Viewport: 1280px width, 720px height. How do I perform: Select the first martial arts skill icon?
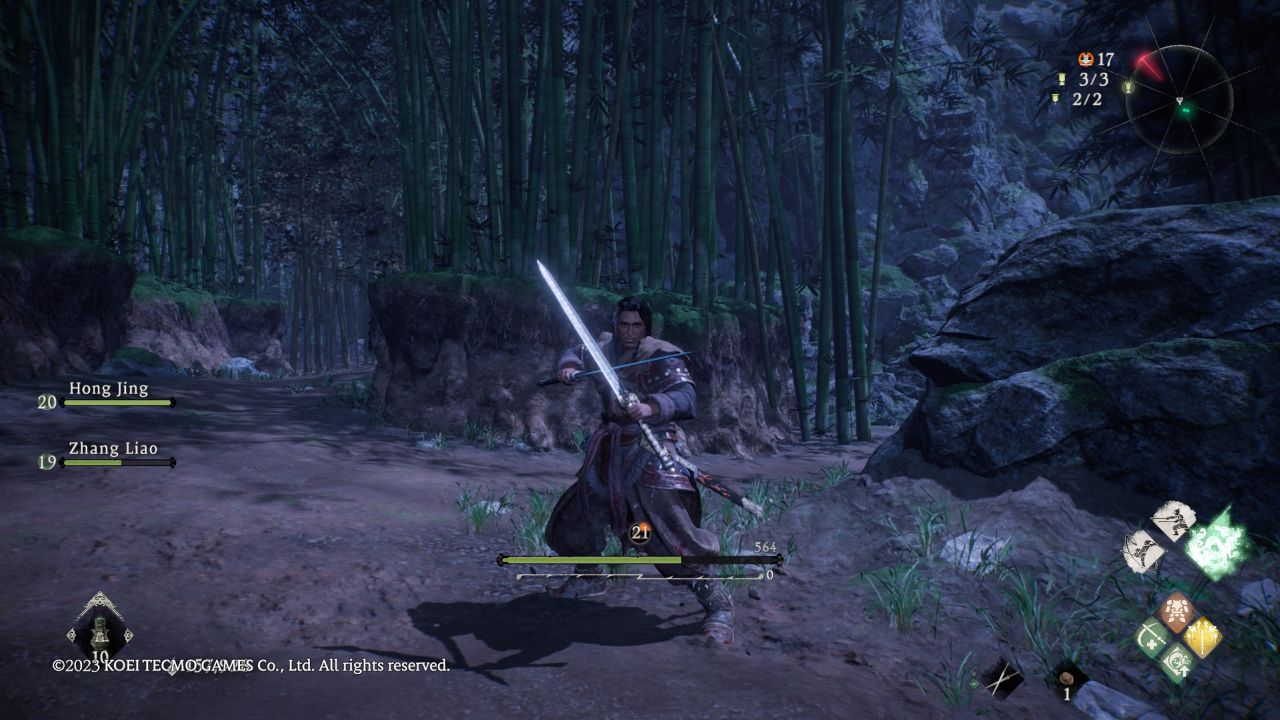[x=1173, y=520]
